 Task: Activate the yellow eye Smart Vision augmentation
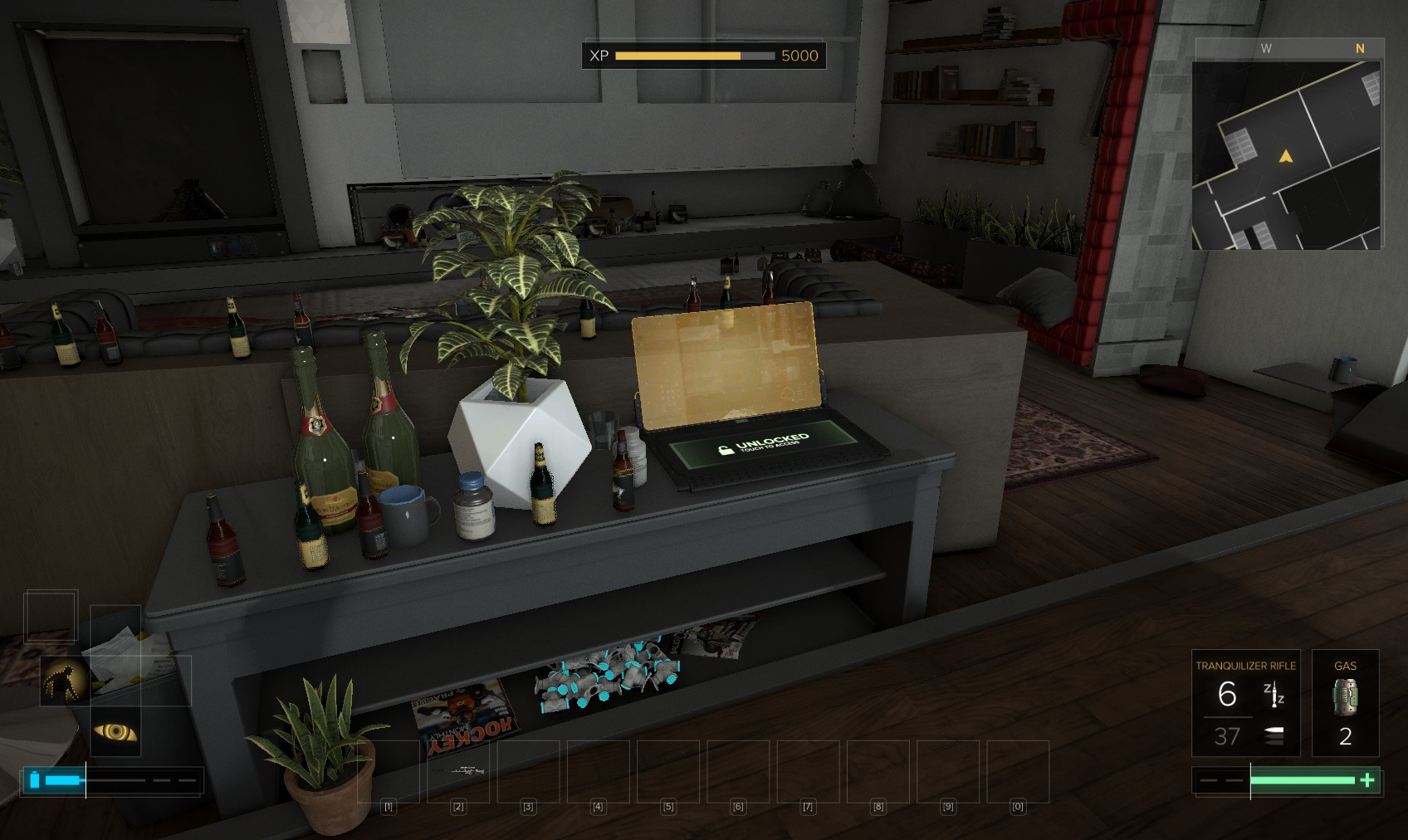coord(115,731)
